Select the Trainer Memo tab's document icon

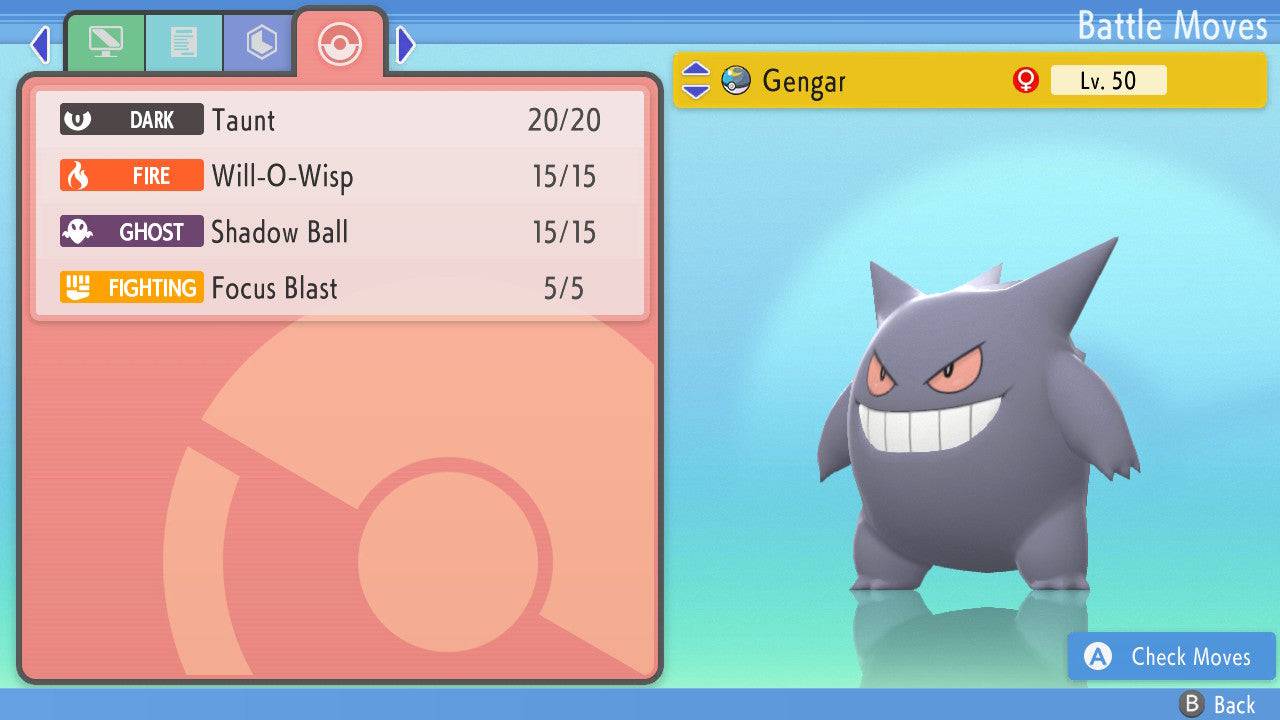point(183,42)
